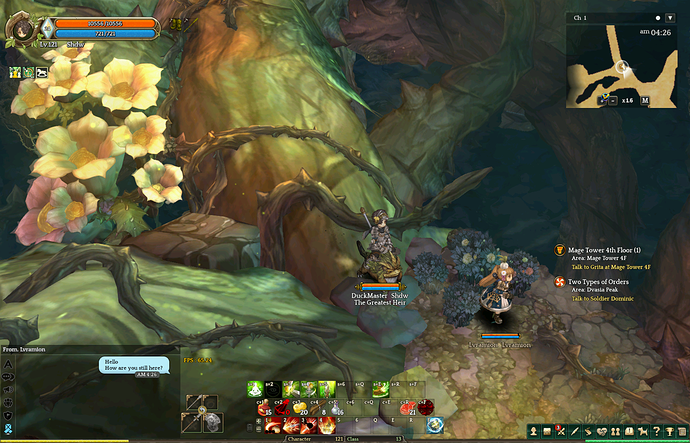The height and width of the screenshot is (443, 690).
Task: Open the crossed swords menu with notification
Action: (562, 431)
